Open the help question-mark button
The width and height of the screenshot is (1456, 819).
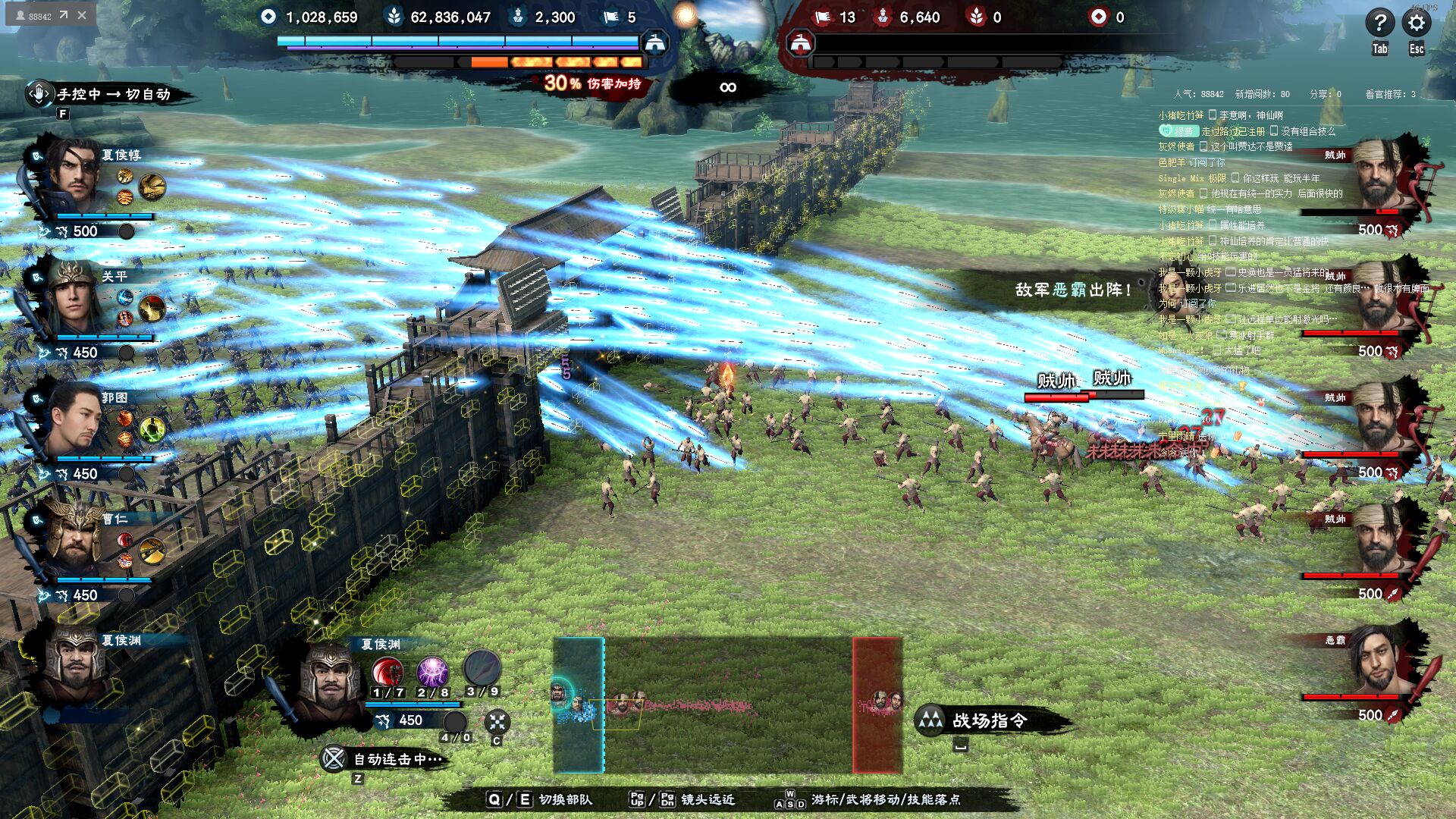[x=1379, y=23]
